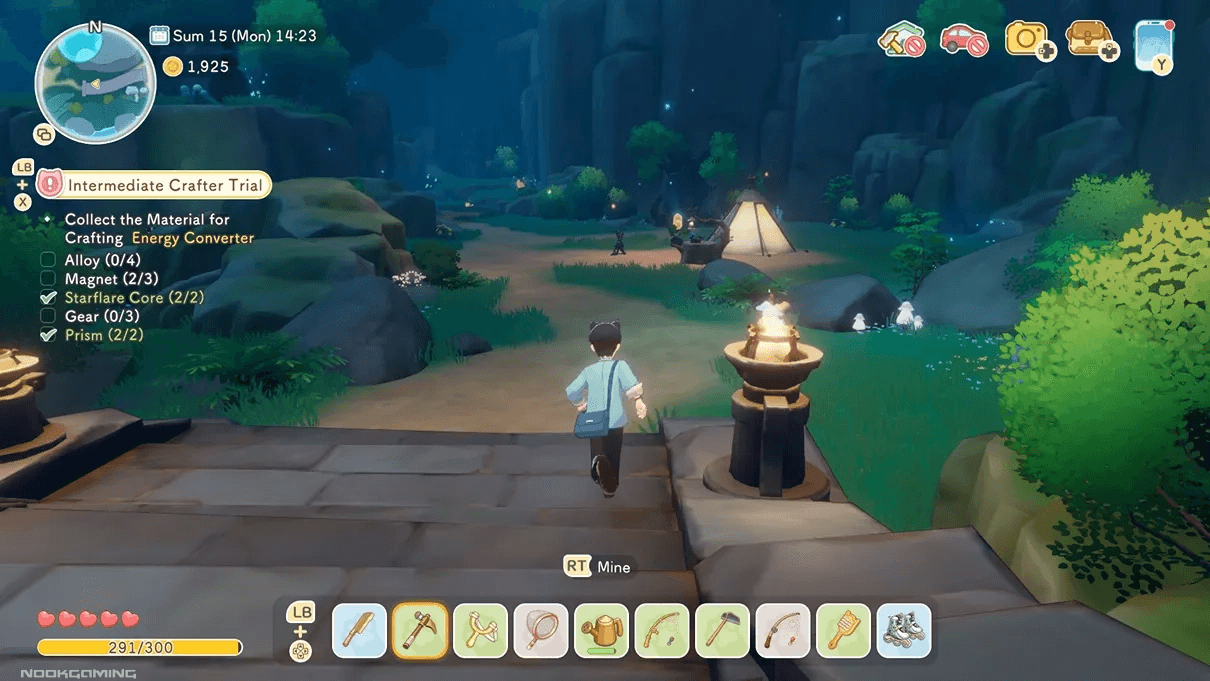Equip the slingshot from the hotbar
Image resolution: width=1210 pixels, height=681 pixels.
(x=480, y=631)
